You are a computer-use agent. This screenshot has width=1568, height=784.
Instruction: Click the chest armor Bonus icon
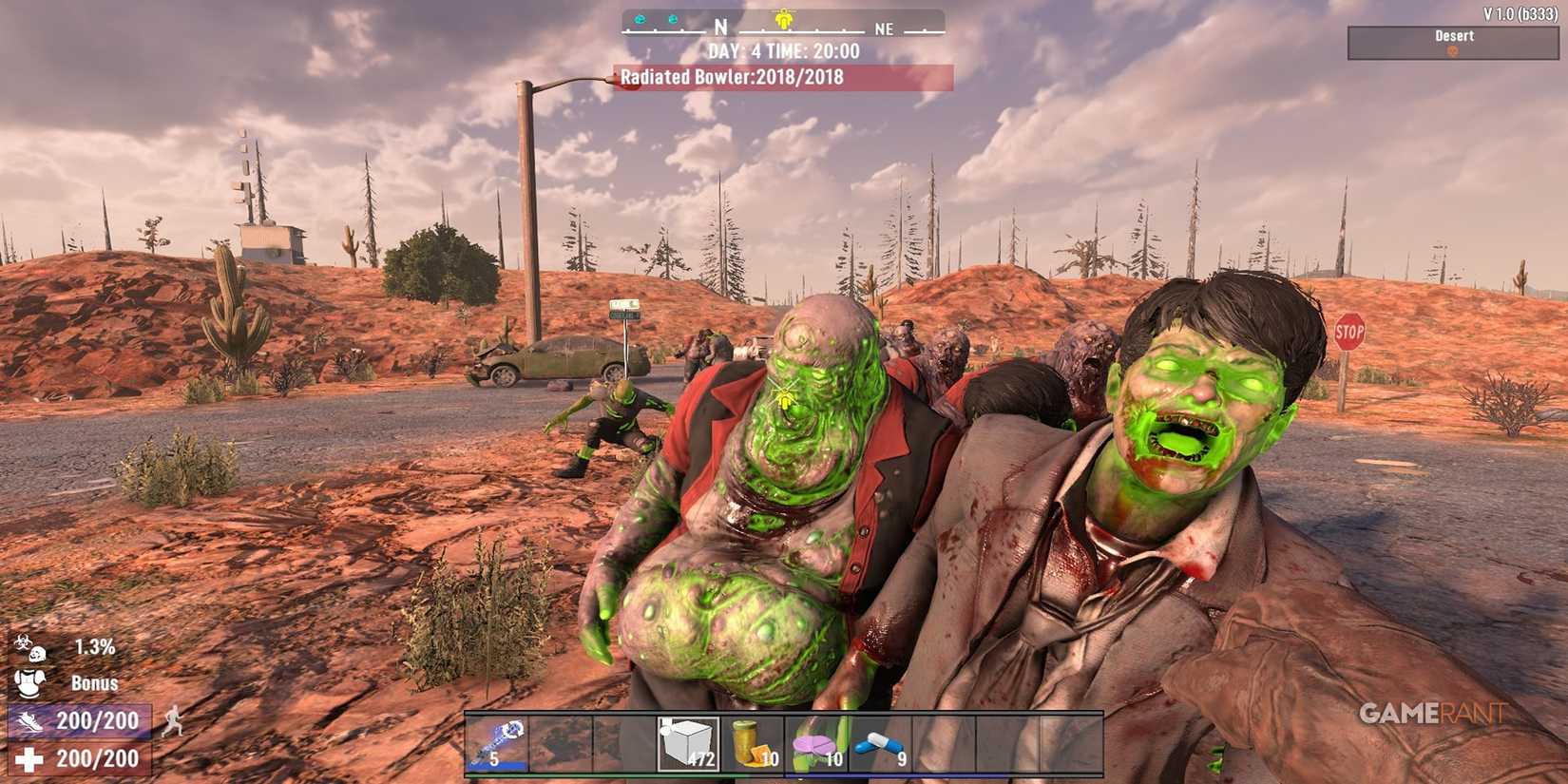30,683
